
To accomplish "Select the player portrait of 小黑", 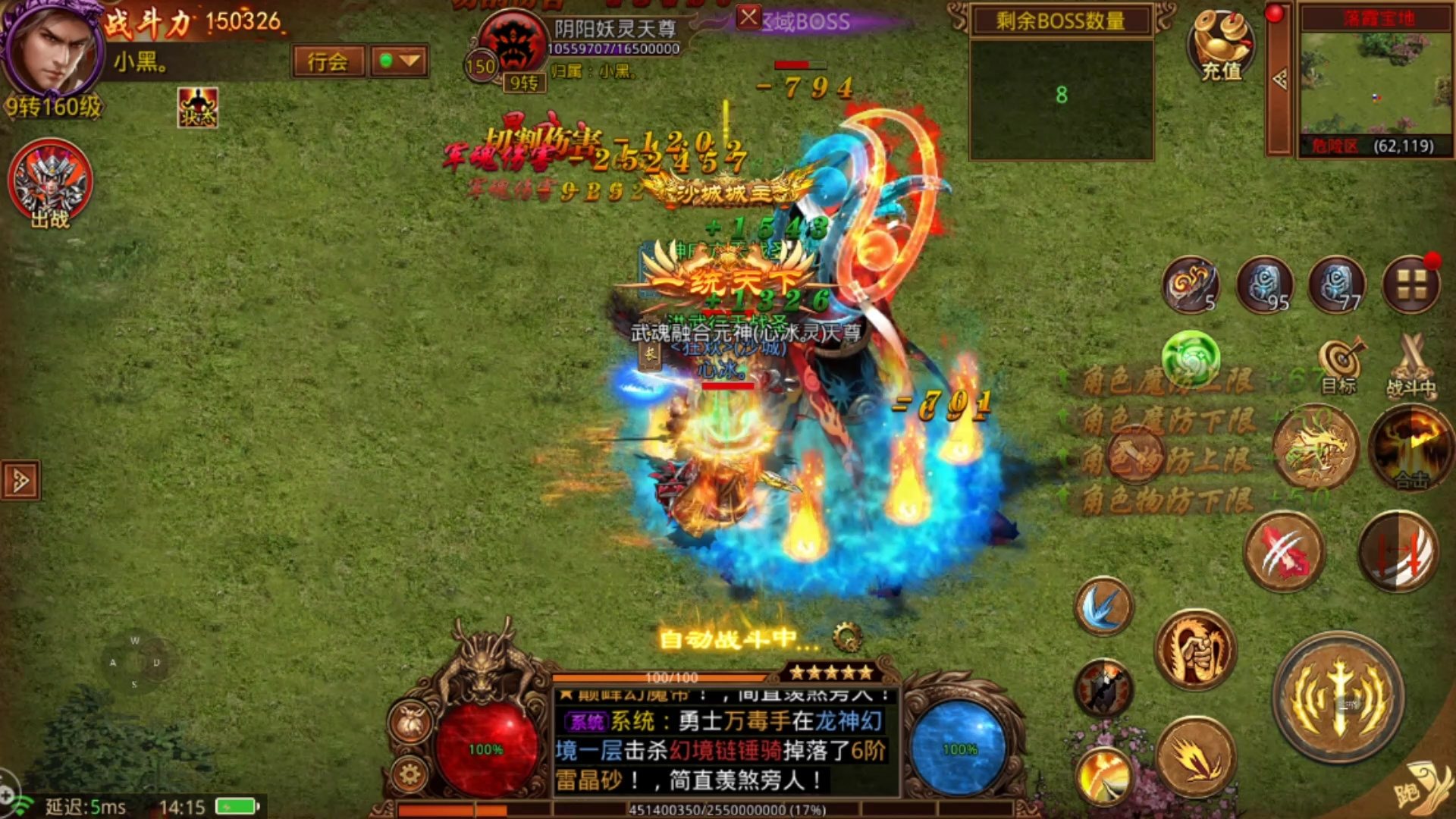I will click(52, 52).
